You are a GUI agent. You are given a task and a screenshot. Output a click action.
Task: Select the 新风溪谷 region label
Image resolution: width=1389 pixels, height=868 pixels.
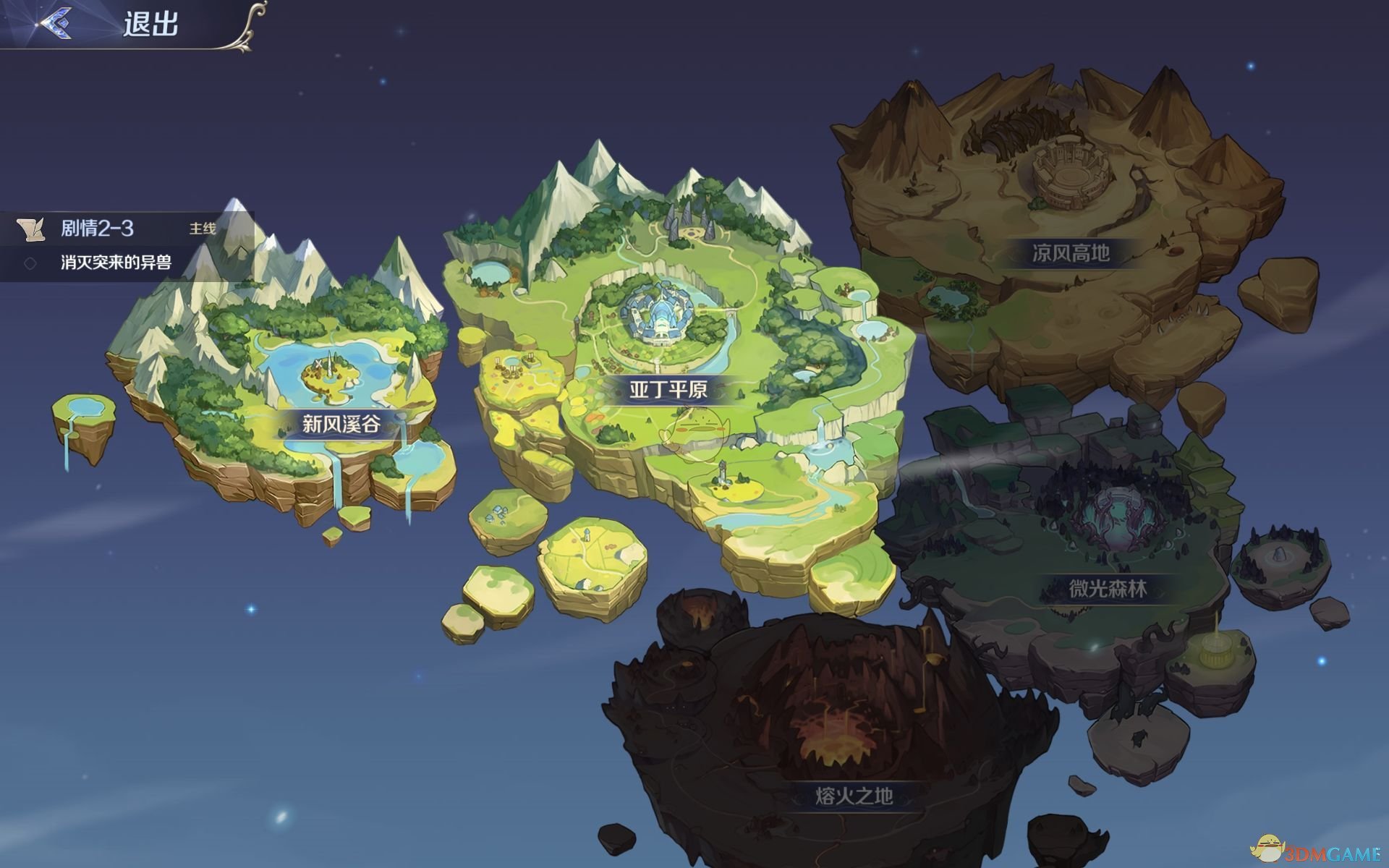341,423
